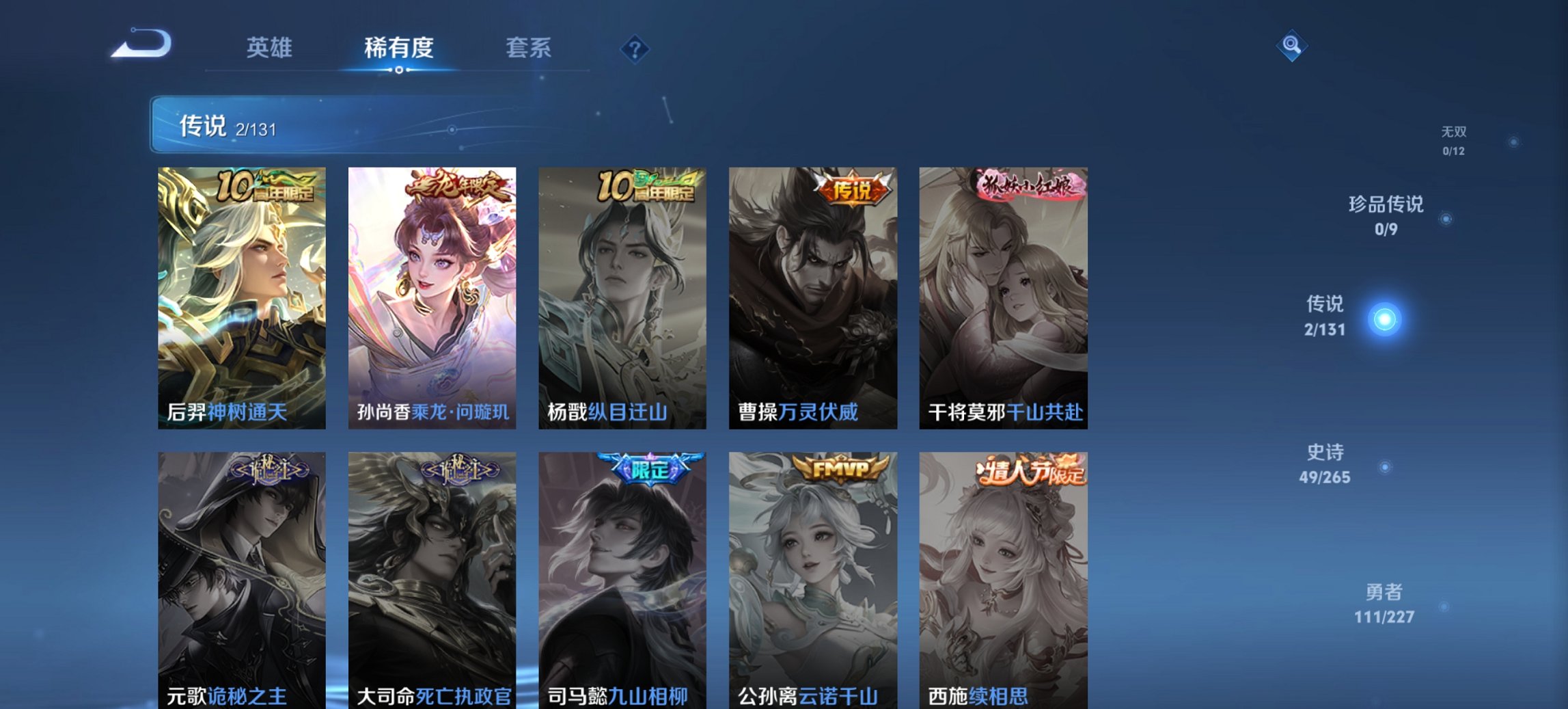Switch to the 套系 tab

[x=528, y=48]
